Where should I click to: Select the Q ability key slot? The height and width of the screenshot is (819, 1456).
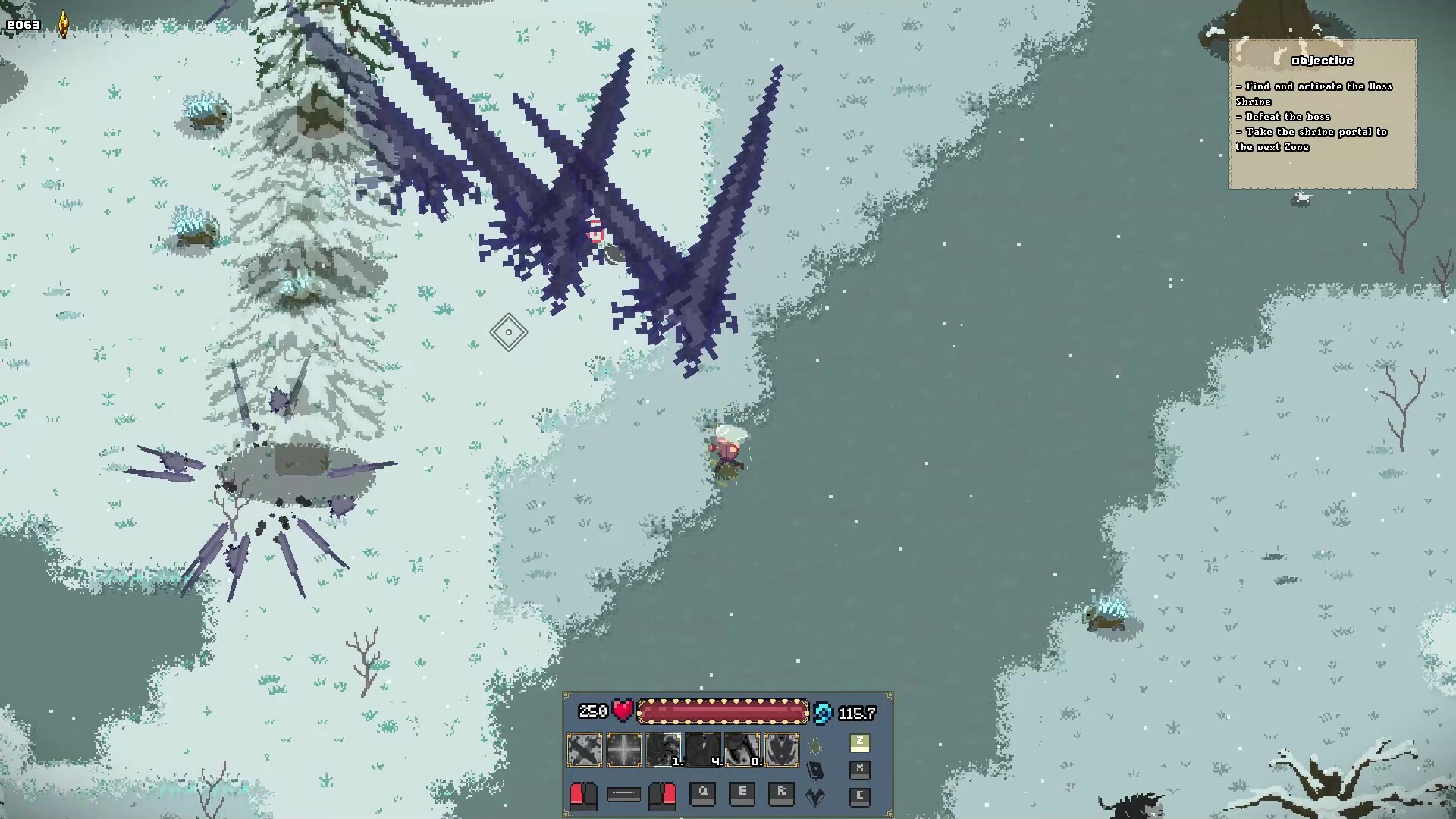pos(703,795)
